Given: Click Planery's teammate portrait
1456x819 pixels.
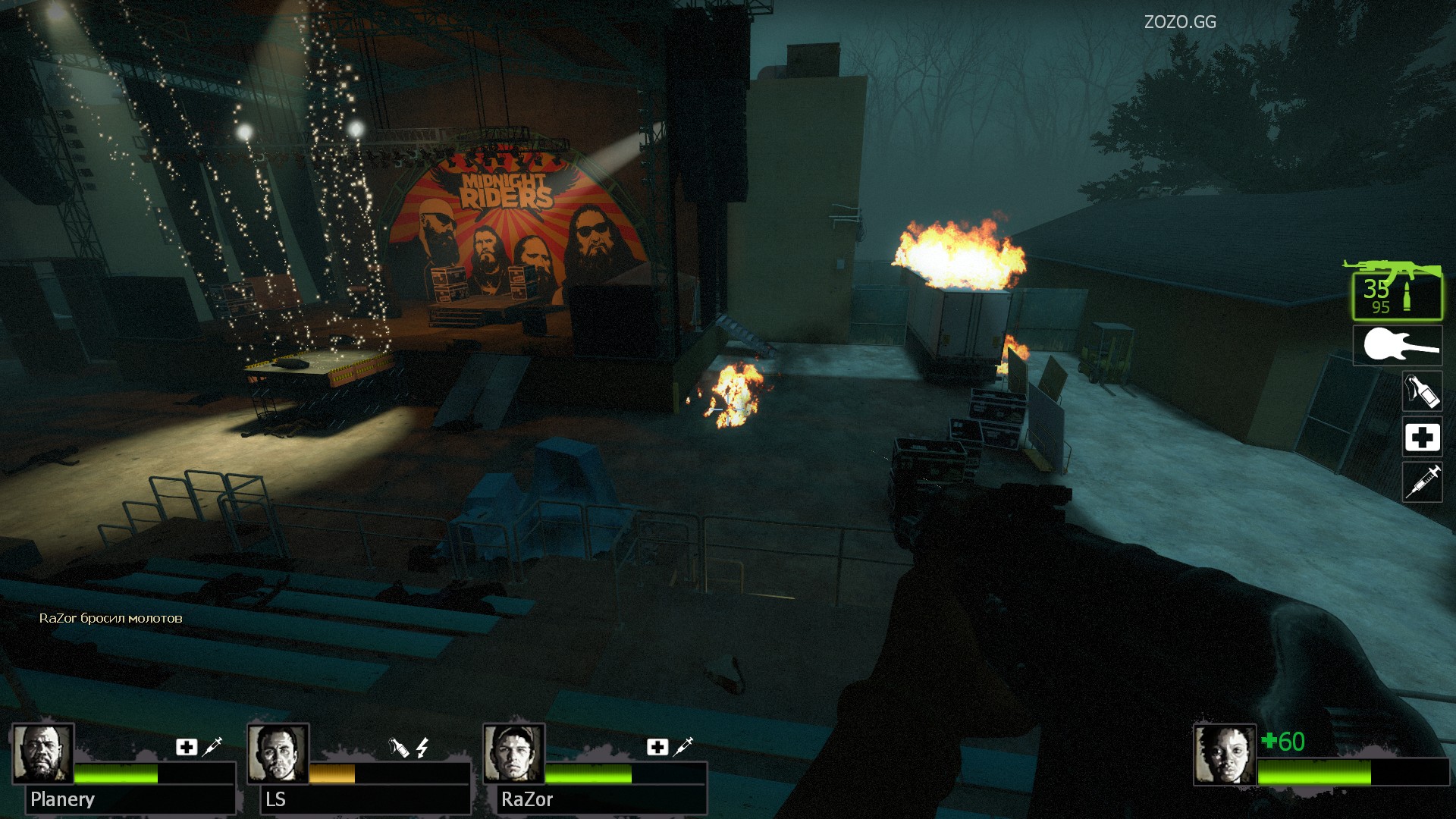Looking at the screenshot, I should (42, 754).
